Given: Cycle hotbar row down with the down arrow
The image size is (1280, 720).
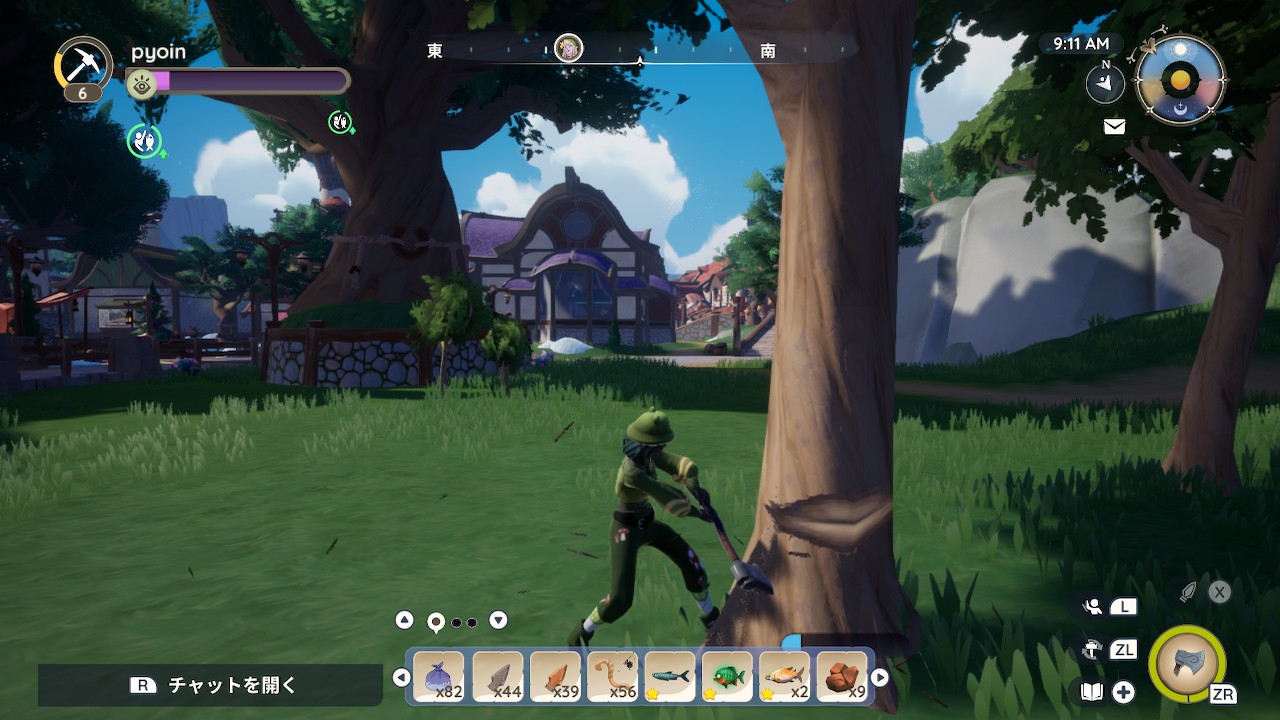Looking at the screenshot, I should [498, 620].
